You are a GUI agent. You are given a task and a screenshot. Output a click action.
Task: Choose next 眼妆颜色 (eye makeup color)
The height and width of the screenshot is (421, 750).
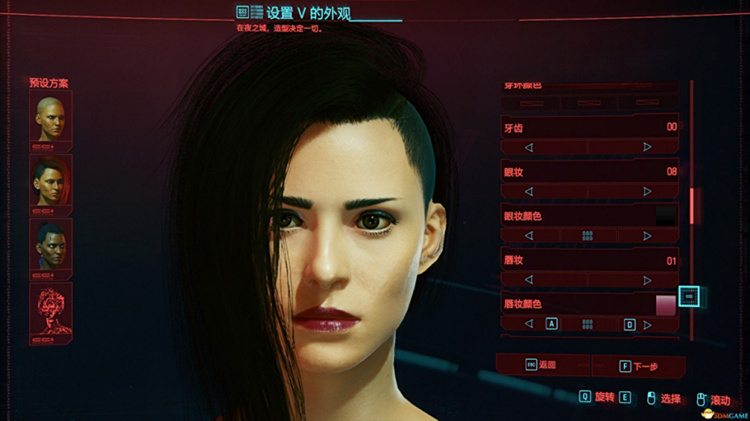(x=647, y=236)
